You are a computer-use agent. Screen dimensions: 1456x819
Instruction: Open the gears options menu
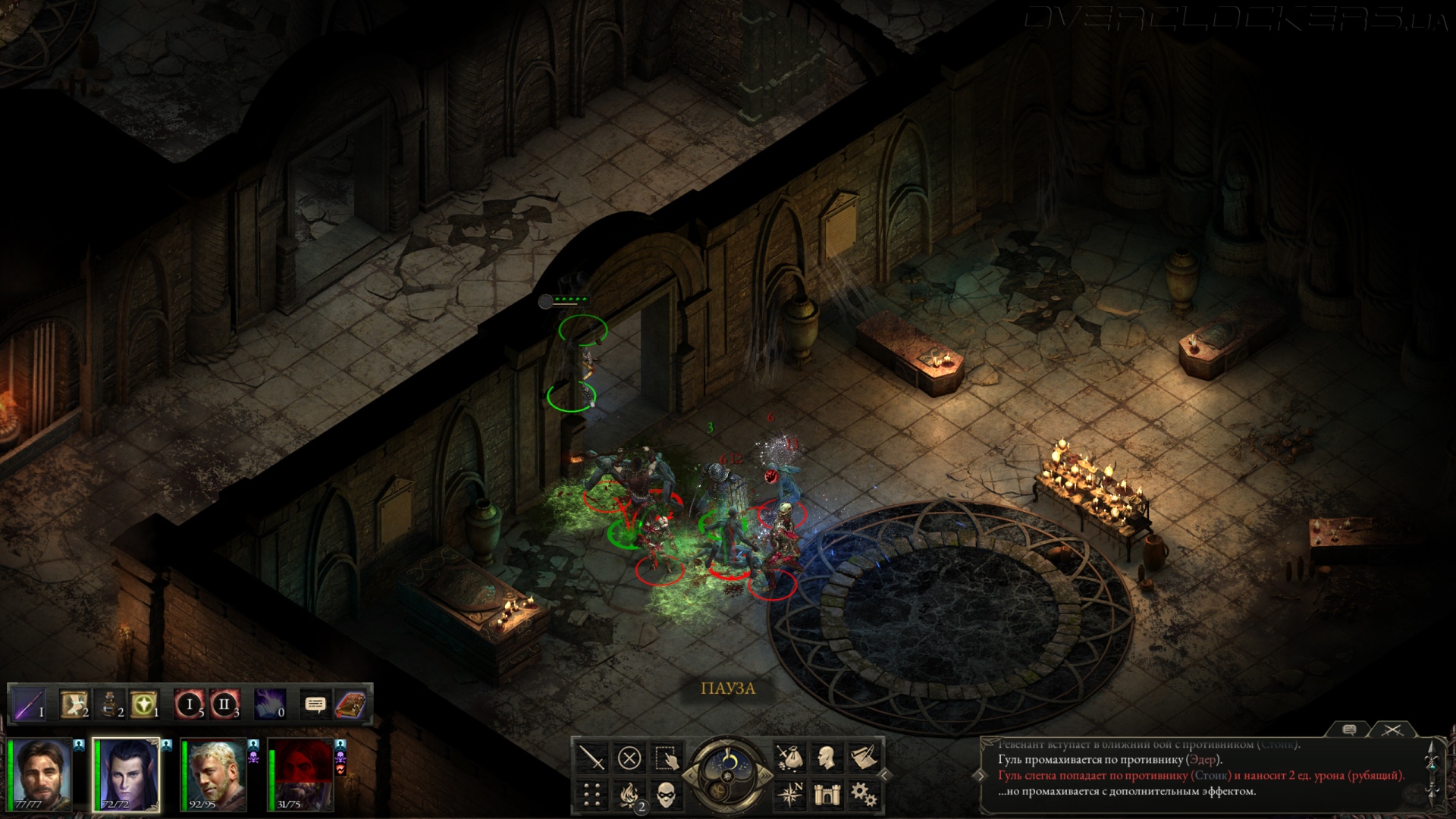863,795
